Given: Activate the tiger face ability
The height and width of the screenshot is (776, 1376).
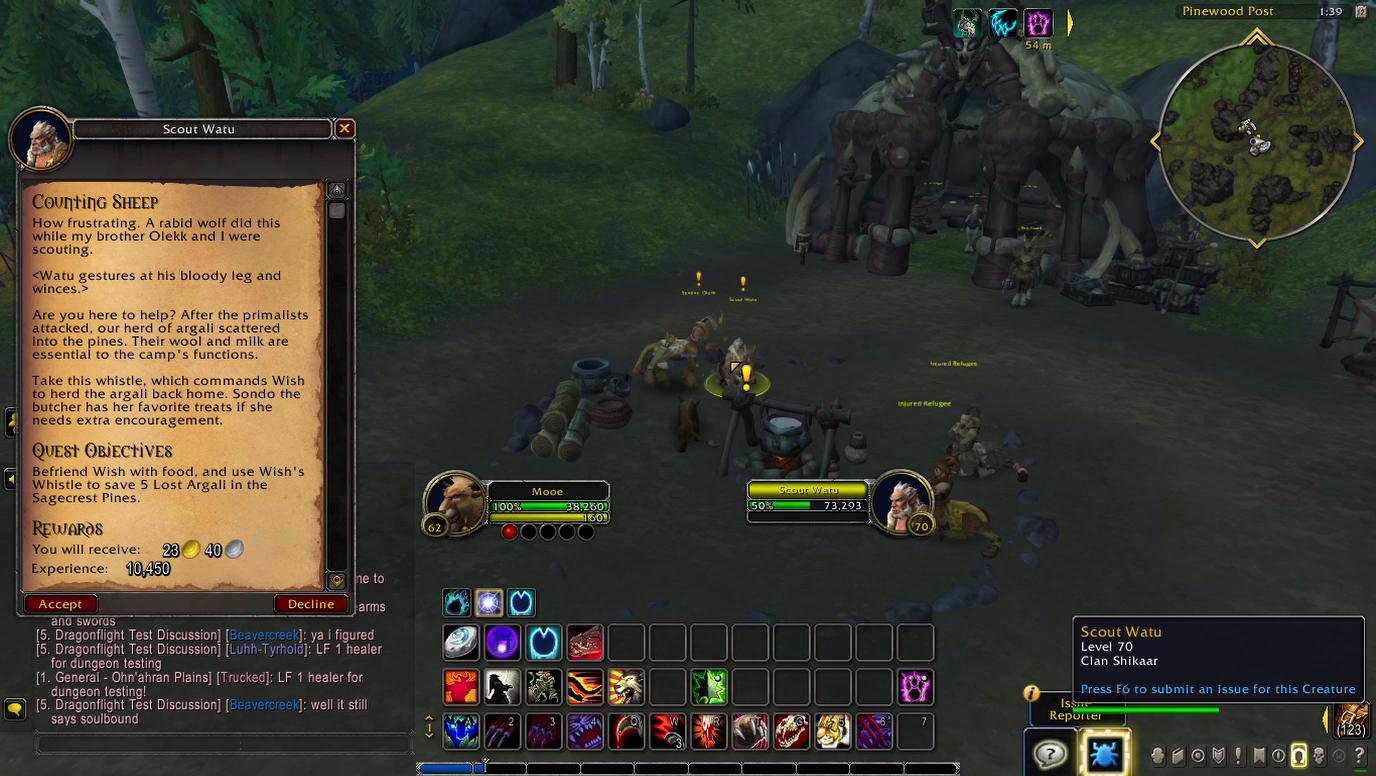Looking at the screenshot, I should pyautogui.click(x=832, y=731).
